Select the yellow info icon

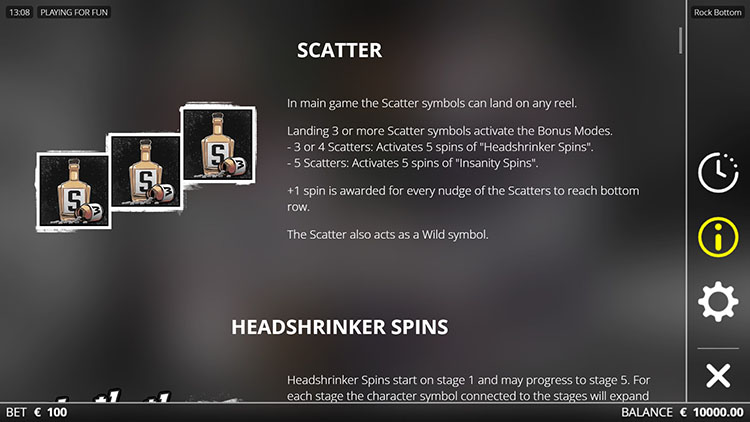[717, 237]
